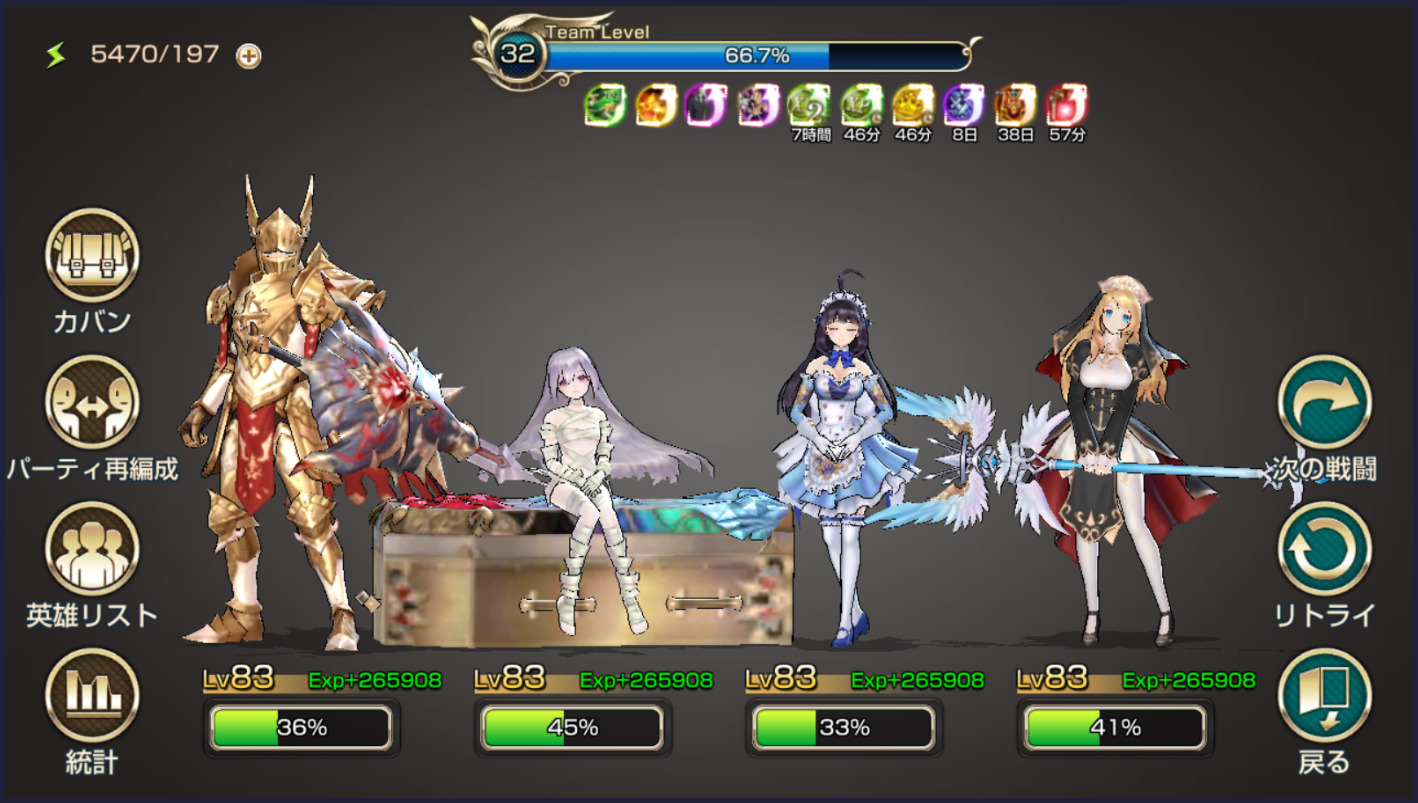The height and width of the screenshot is (803, 1418).
Task: Select the buff icon showing 7時間
Action: (x=809, y=105)
